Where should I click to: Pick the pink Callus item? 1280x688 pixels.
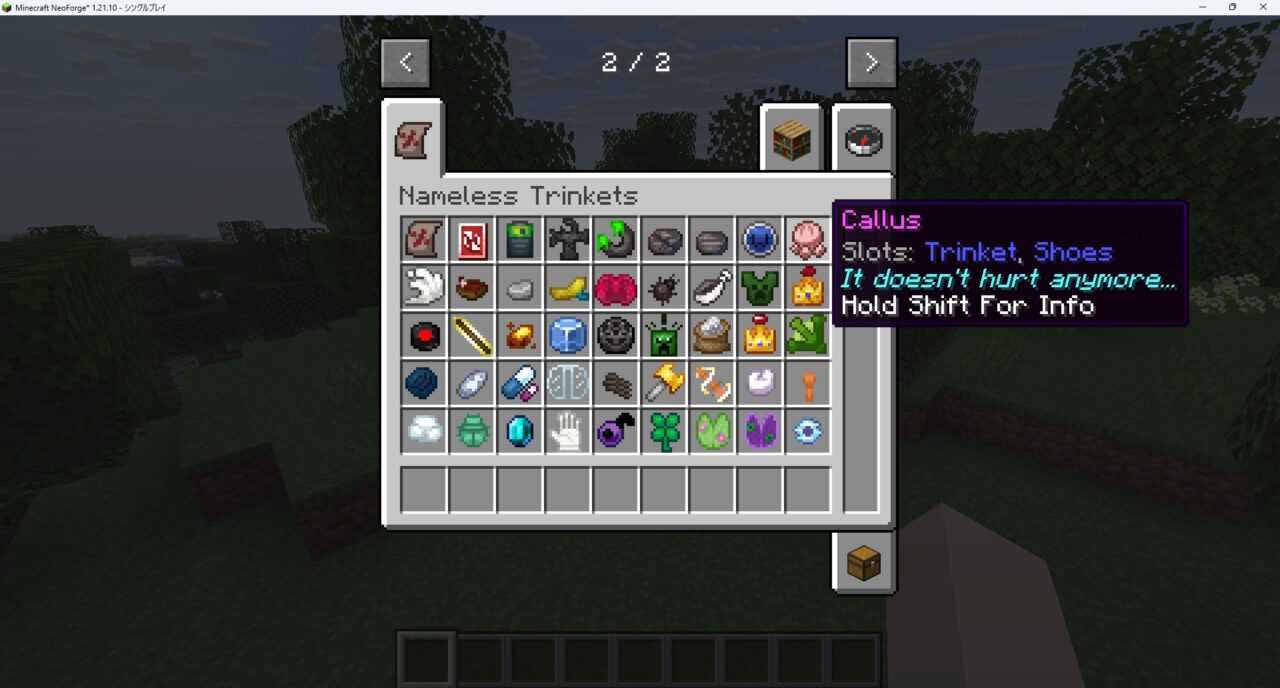808,240
